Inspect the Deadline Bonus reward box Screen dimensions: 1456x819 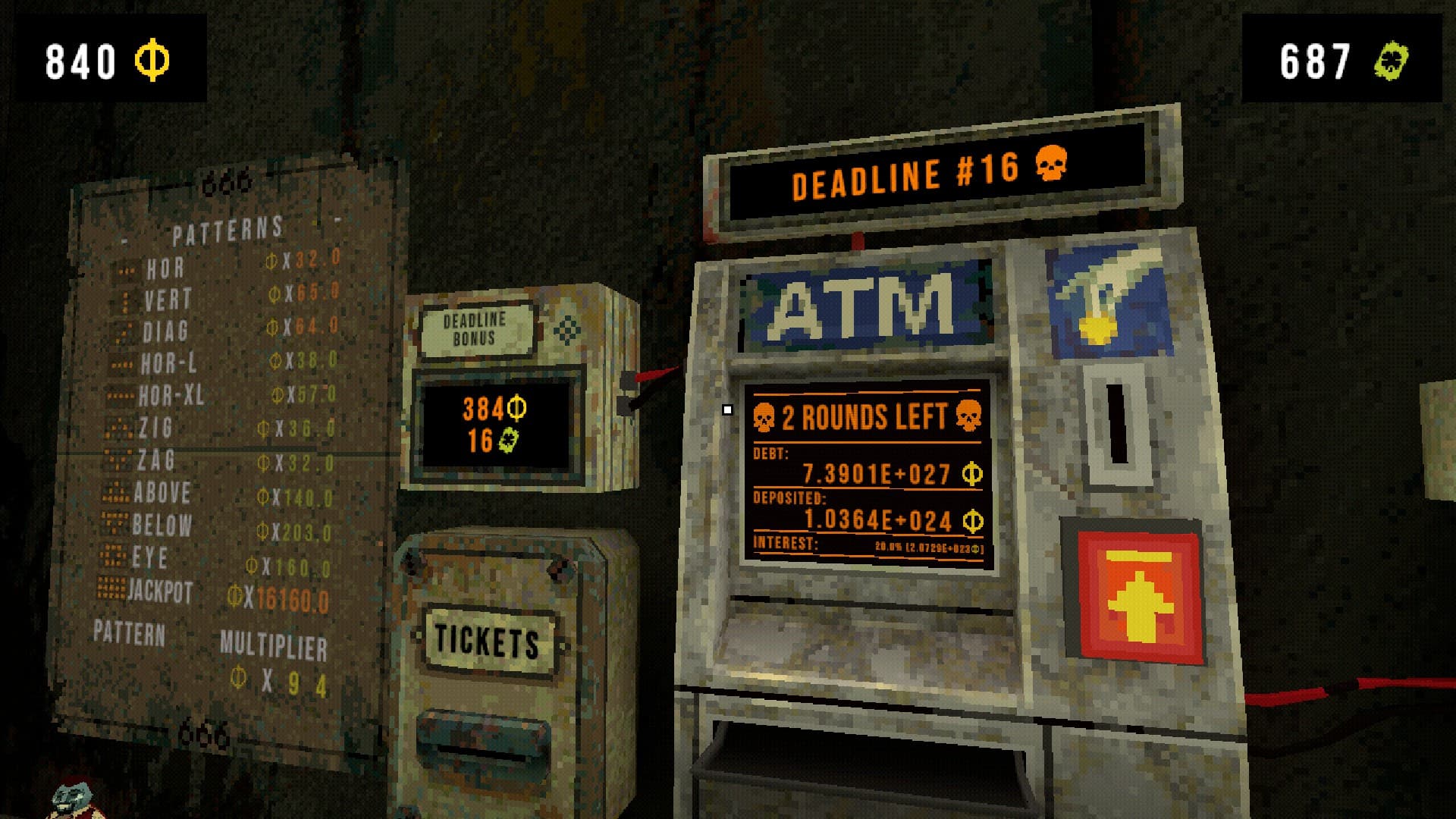pos(516,388)
